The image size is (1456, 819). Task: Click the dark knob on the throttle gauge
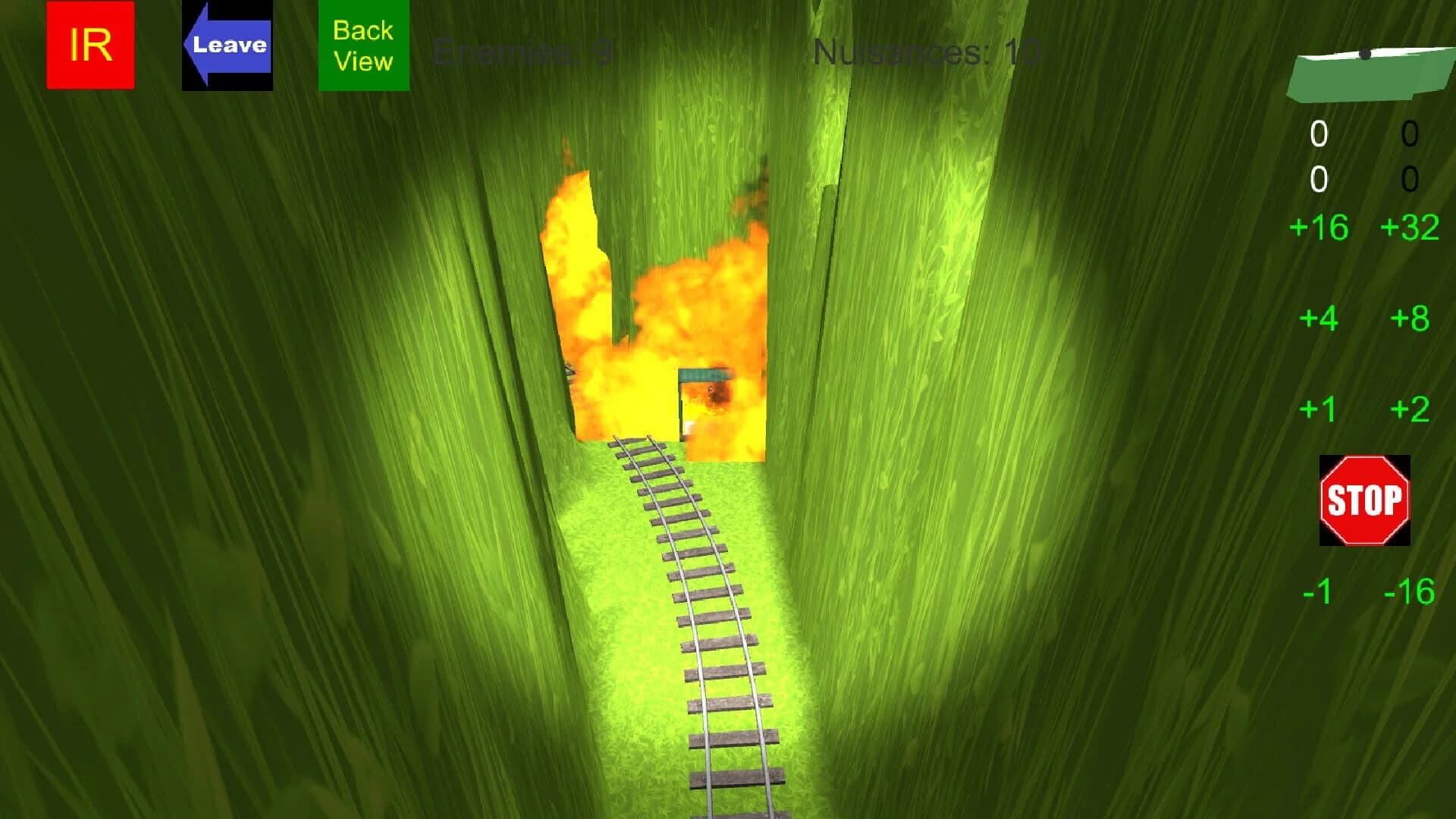tap(1365, 53)
